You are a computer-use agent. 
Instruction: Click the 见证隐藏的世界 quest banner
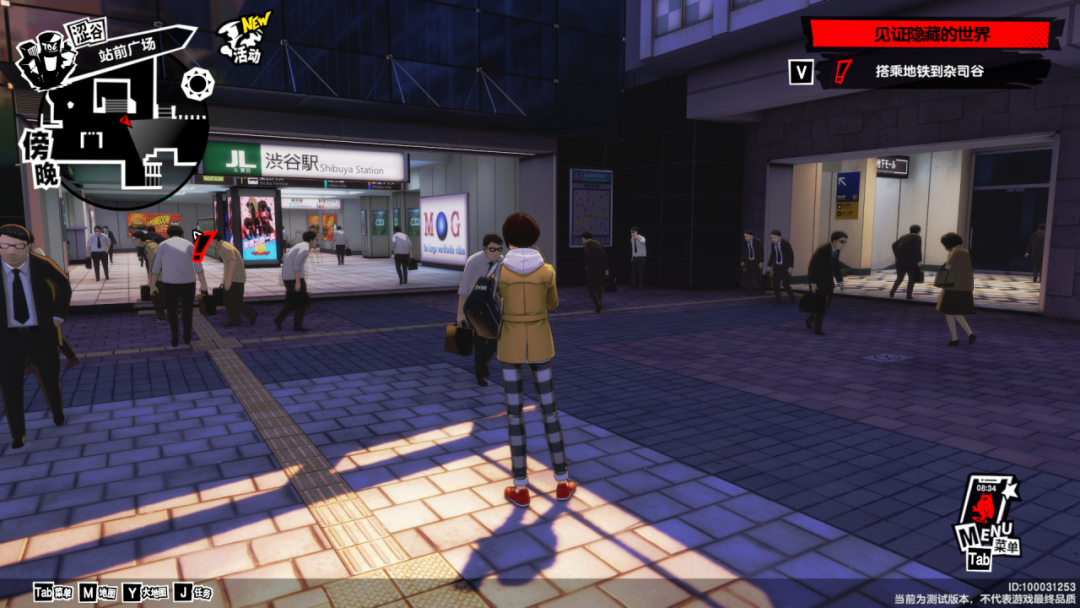(x=931, y=35)
